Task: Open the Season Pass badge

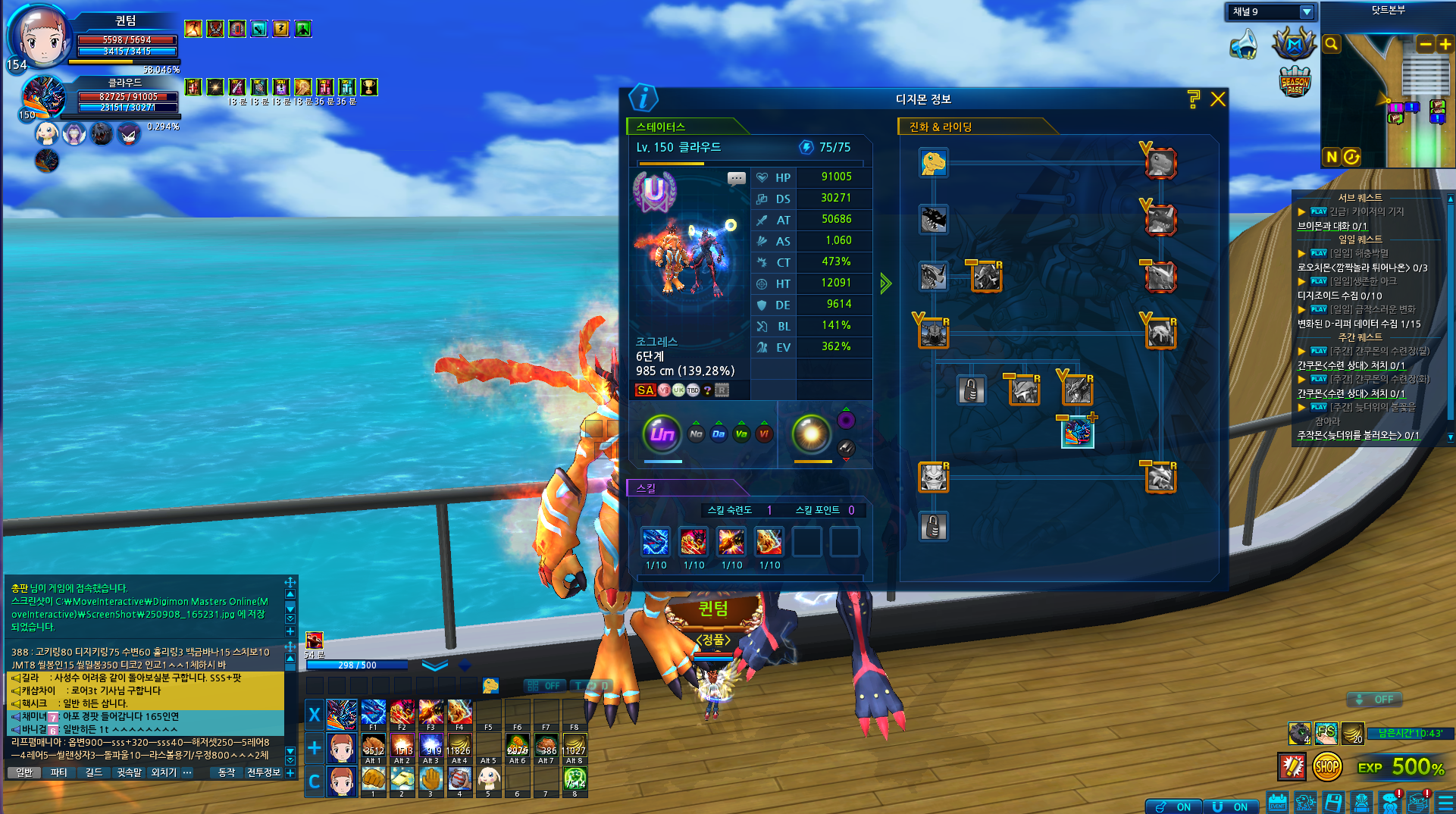Action: (1295, 82)
